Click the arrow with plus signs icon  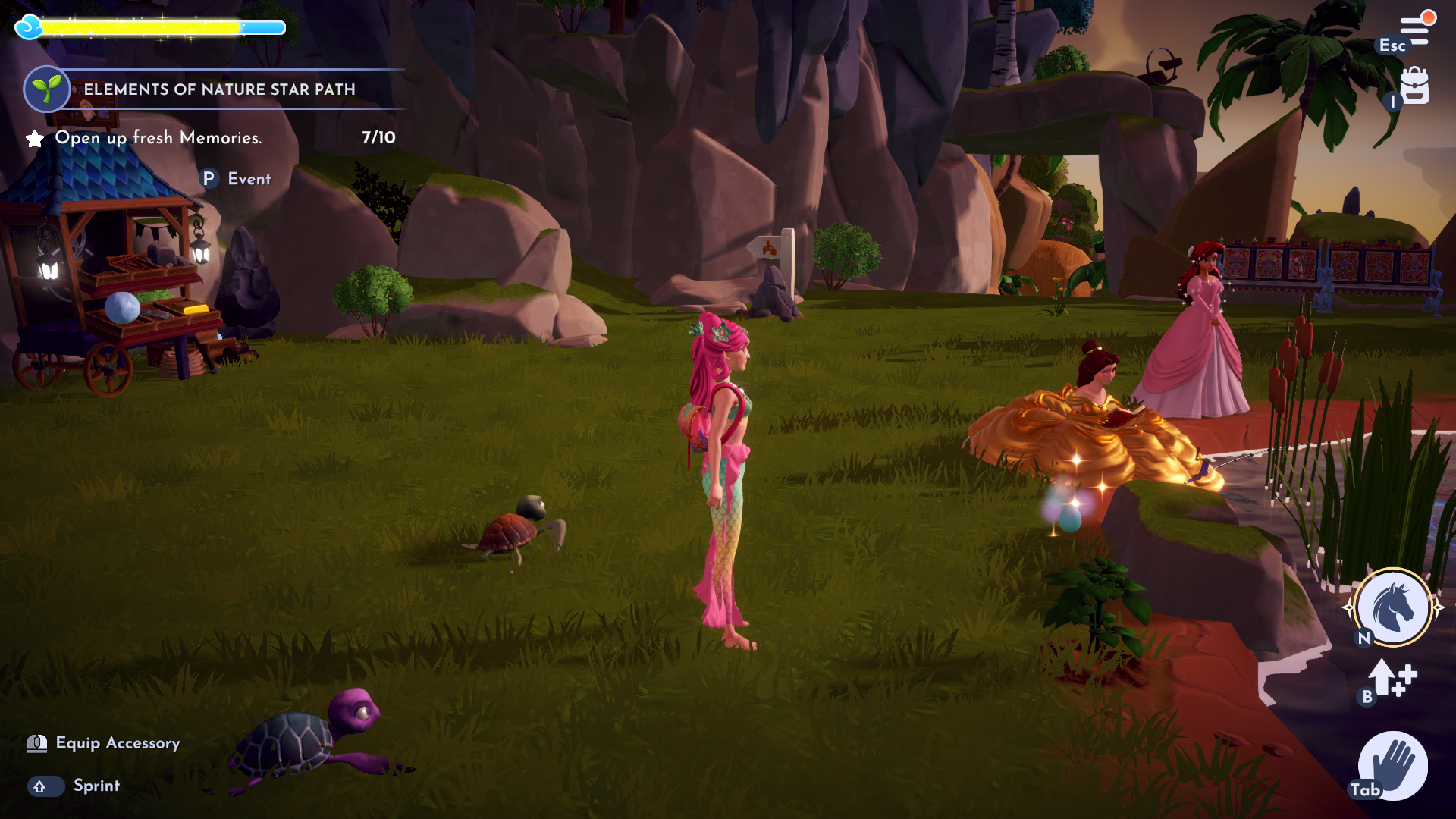[1392, 677]
